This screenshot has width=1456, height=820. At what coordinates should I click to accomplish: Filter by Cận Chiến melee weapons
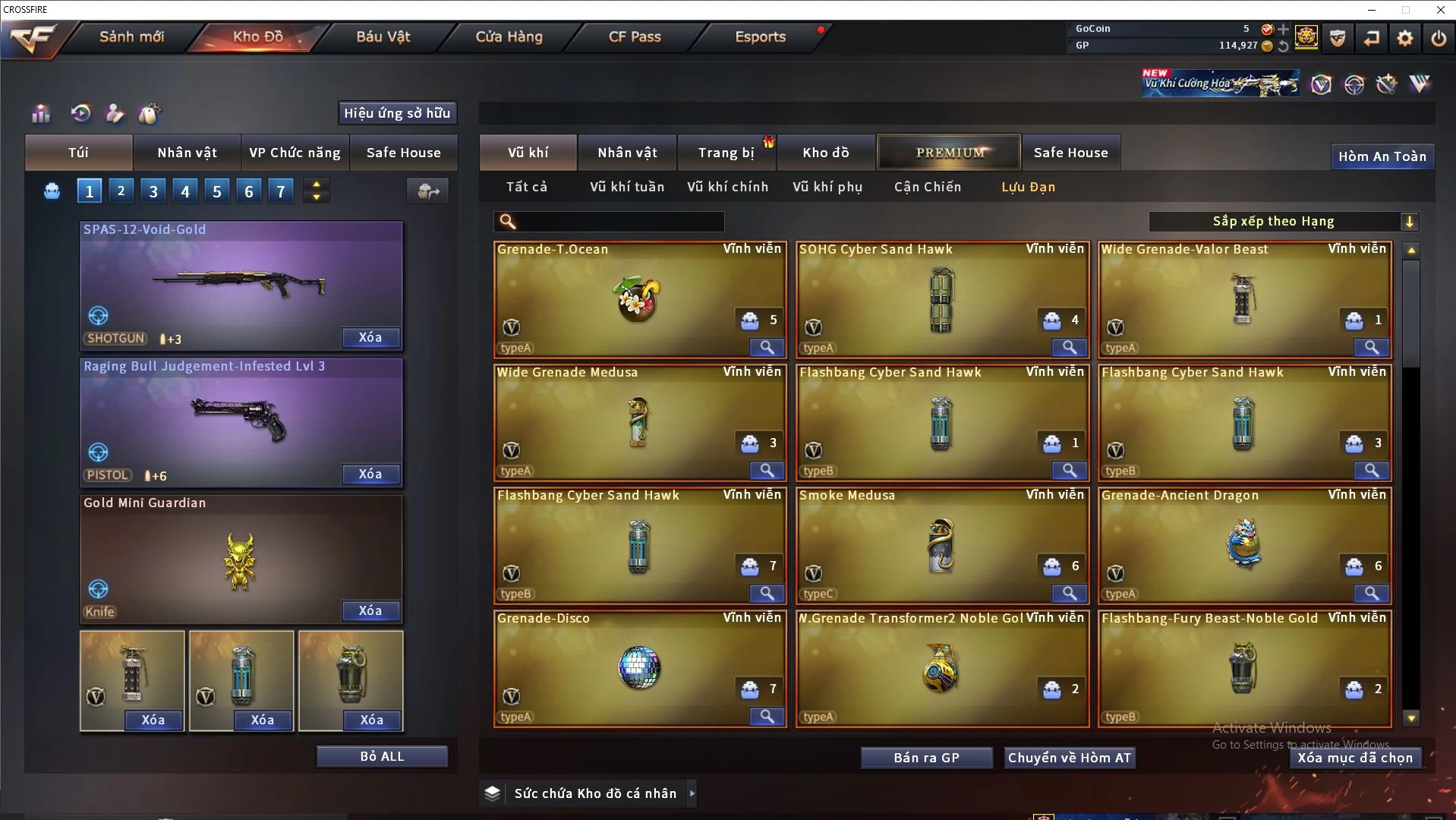927,187
